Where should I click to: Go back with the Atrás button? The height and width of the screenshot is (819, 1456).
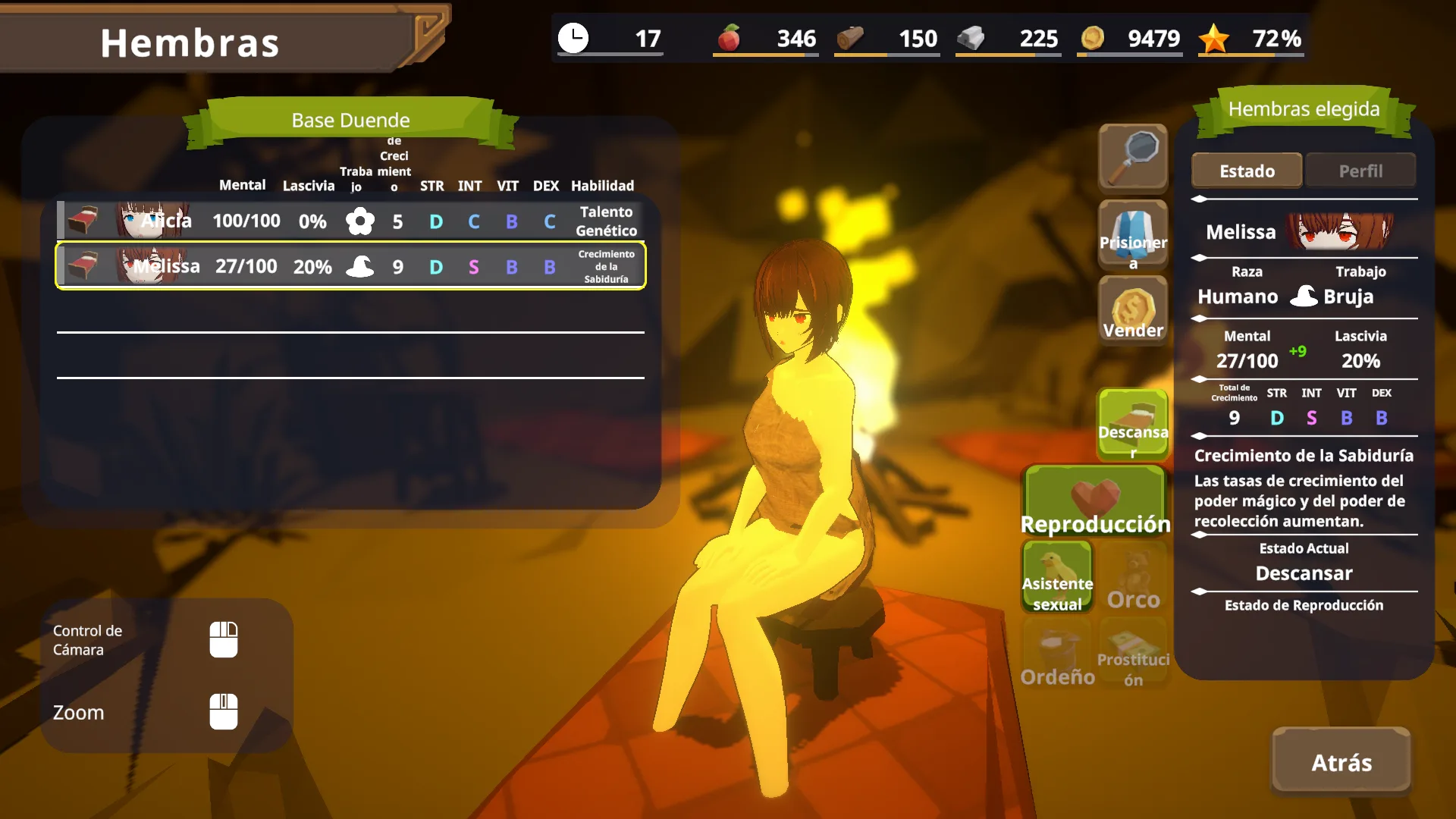coord(1341,761)
